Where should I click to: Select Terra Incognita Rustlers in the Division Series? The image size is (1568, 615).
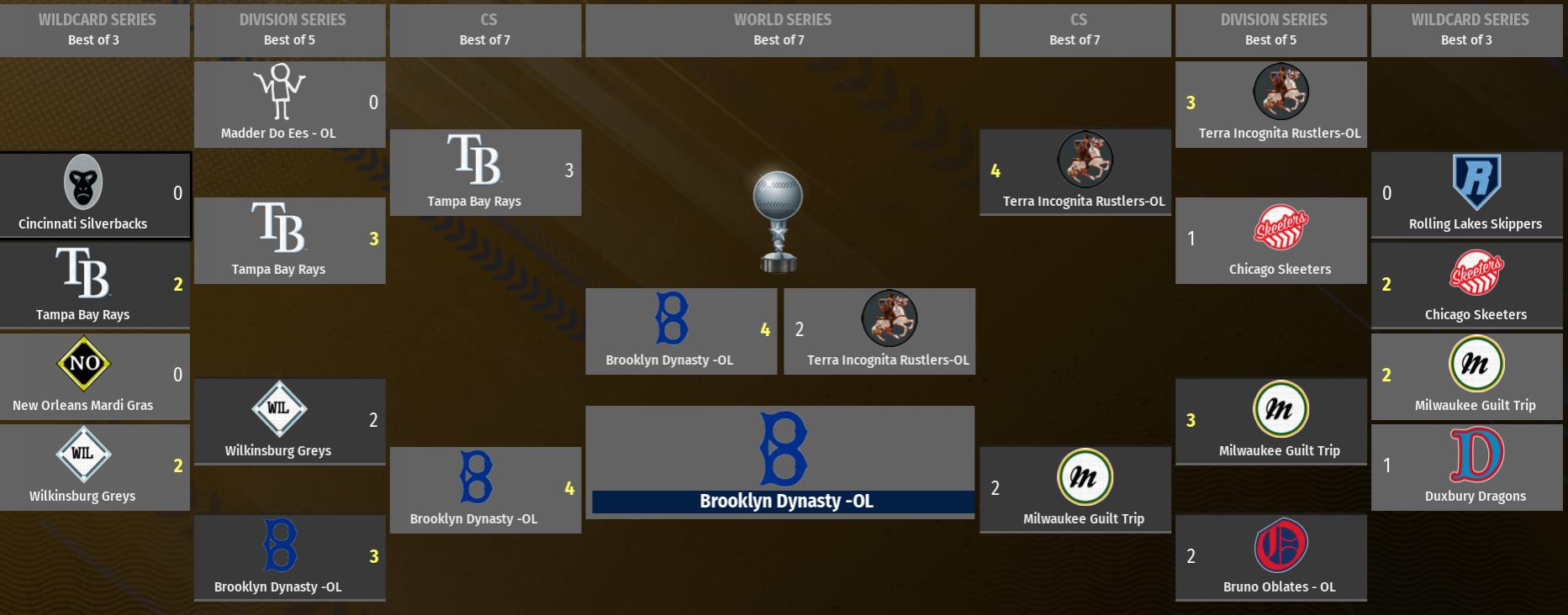click(1270, 105)
